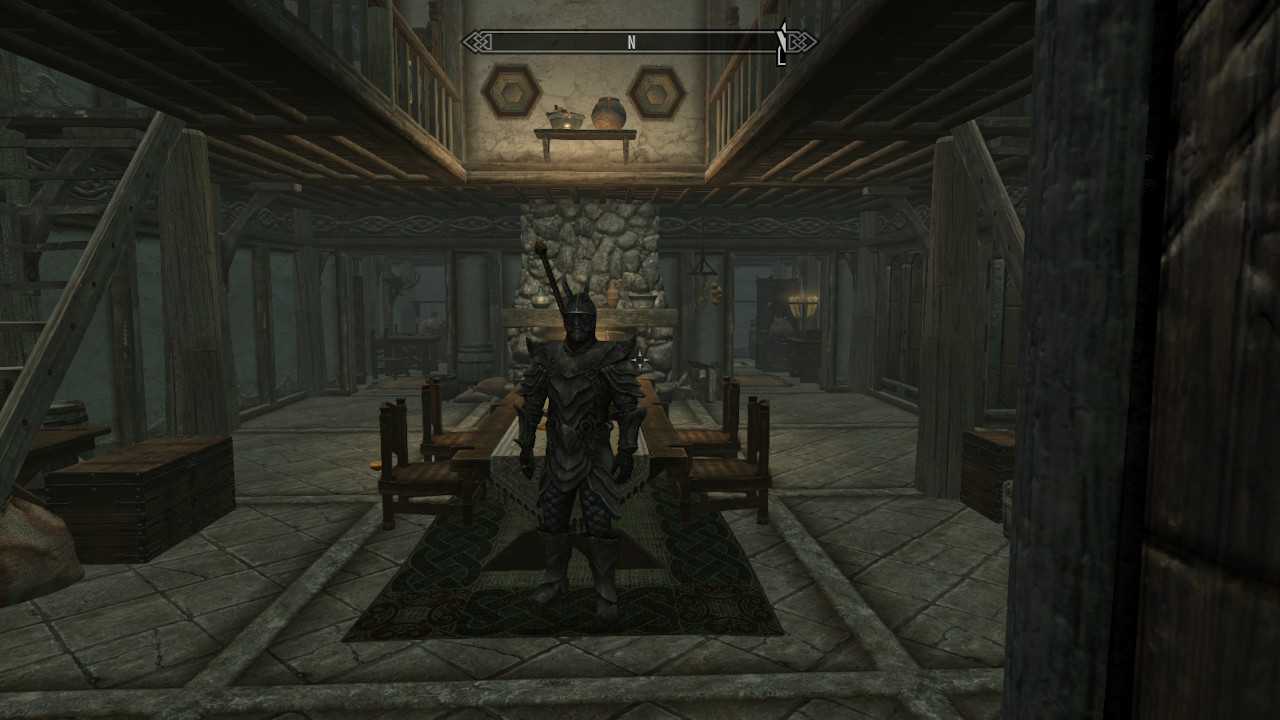
Task: Click the left knotwork end of the compass
Action: click(x=478, y=43)
